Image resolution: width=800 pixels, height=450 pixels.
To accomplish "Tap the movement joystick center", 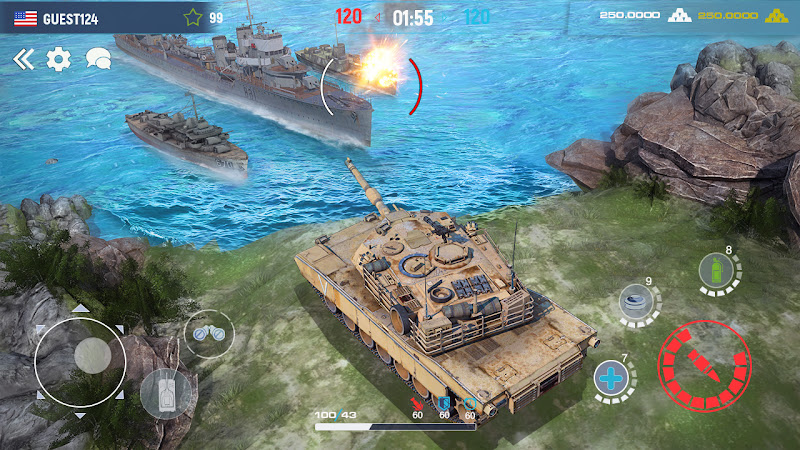I will (90, 355).
